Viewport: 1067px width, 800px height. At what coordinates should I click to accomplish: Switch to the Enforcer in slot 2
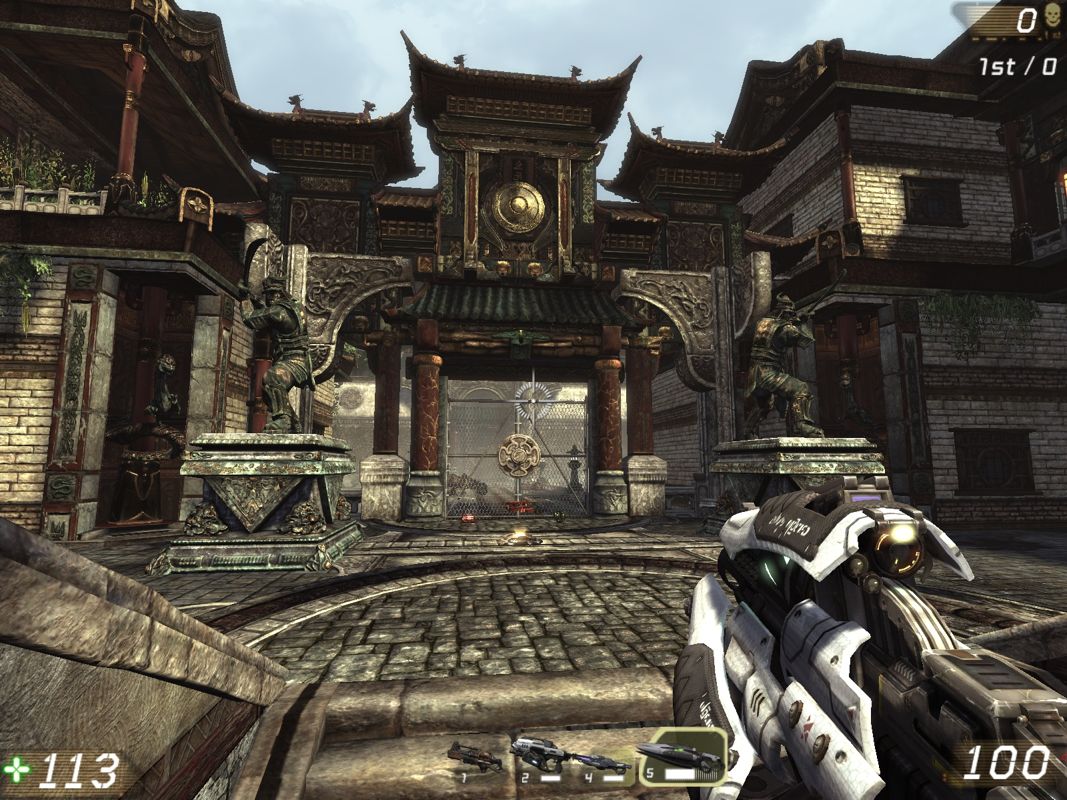click(x=539, y=756)
